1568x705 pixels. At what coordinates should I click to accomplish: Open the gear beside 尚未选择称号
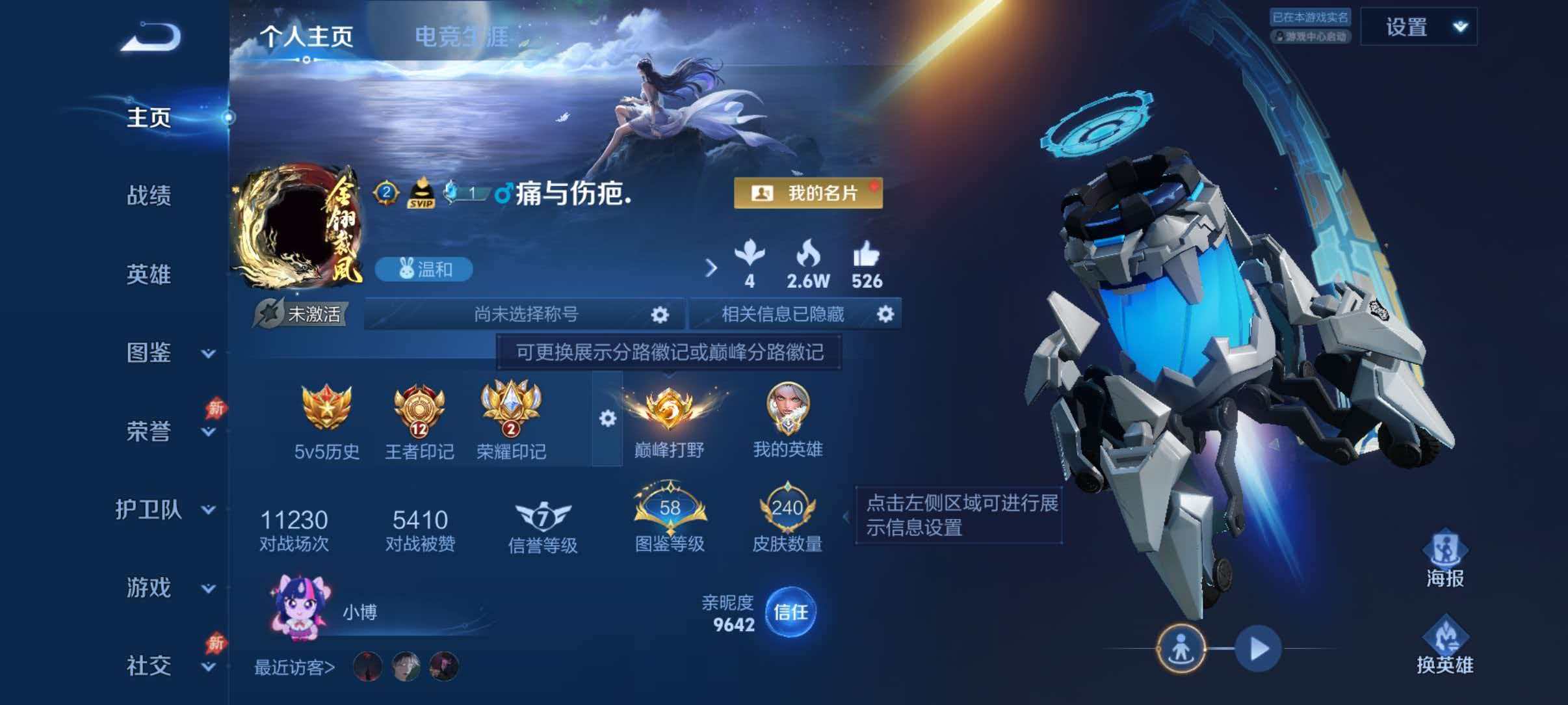pos(659,314)
